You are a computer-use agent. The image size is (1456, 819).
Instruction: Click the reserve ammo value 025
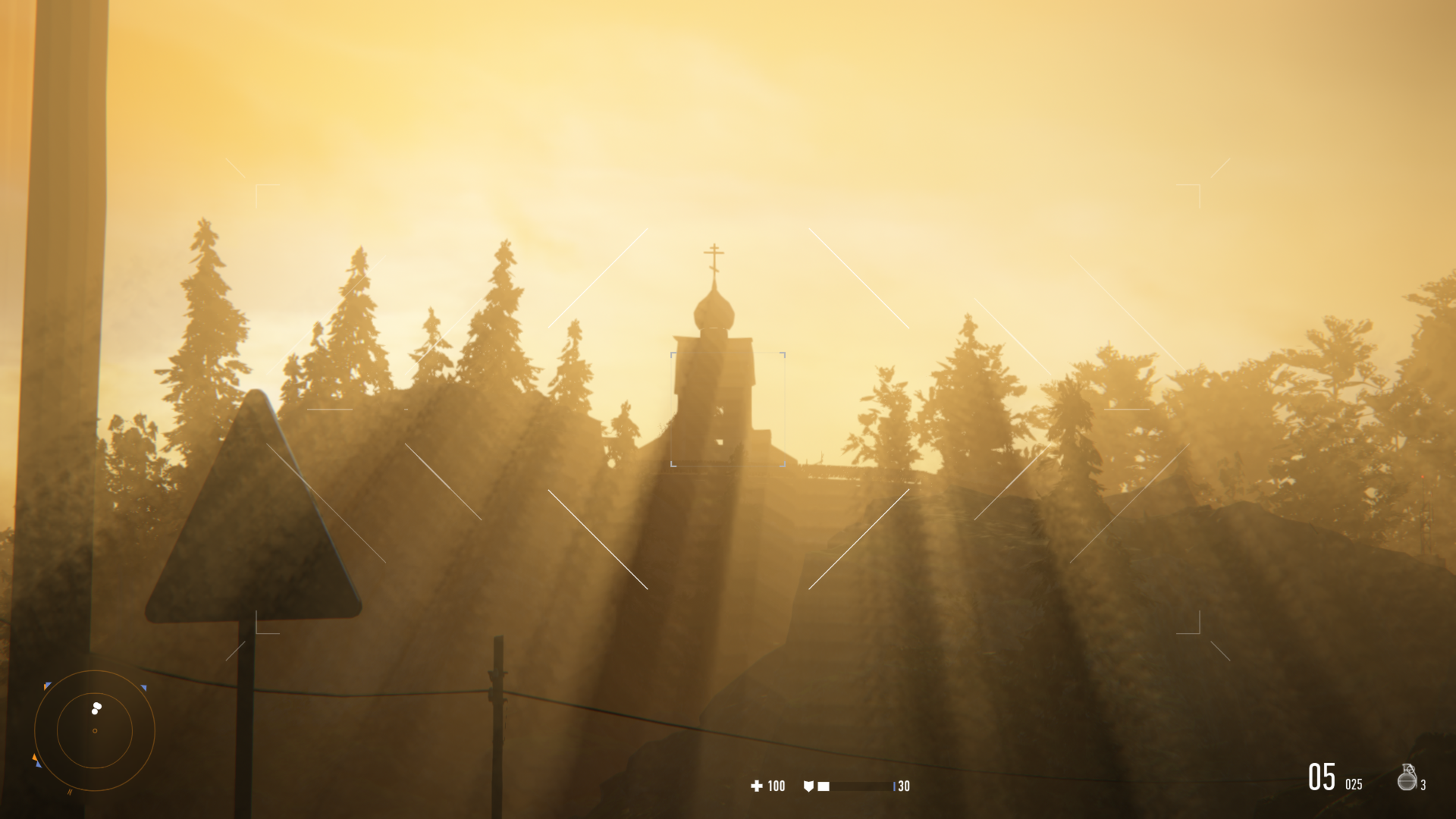(1354, 783)
